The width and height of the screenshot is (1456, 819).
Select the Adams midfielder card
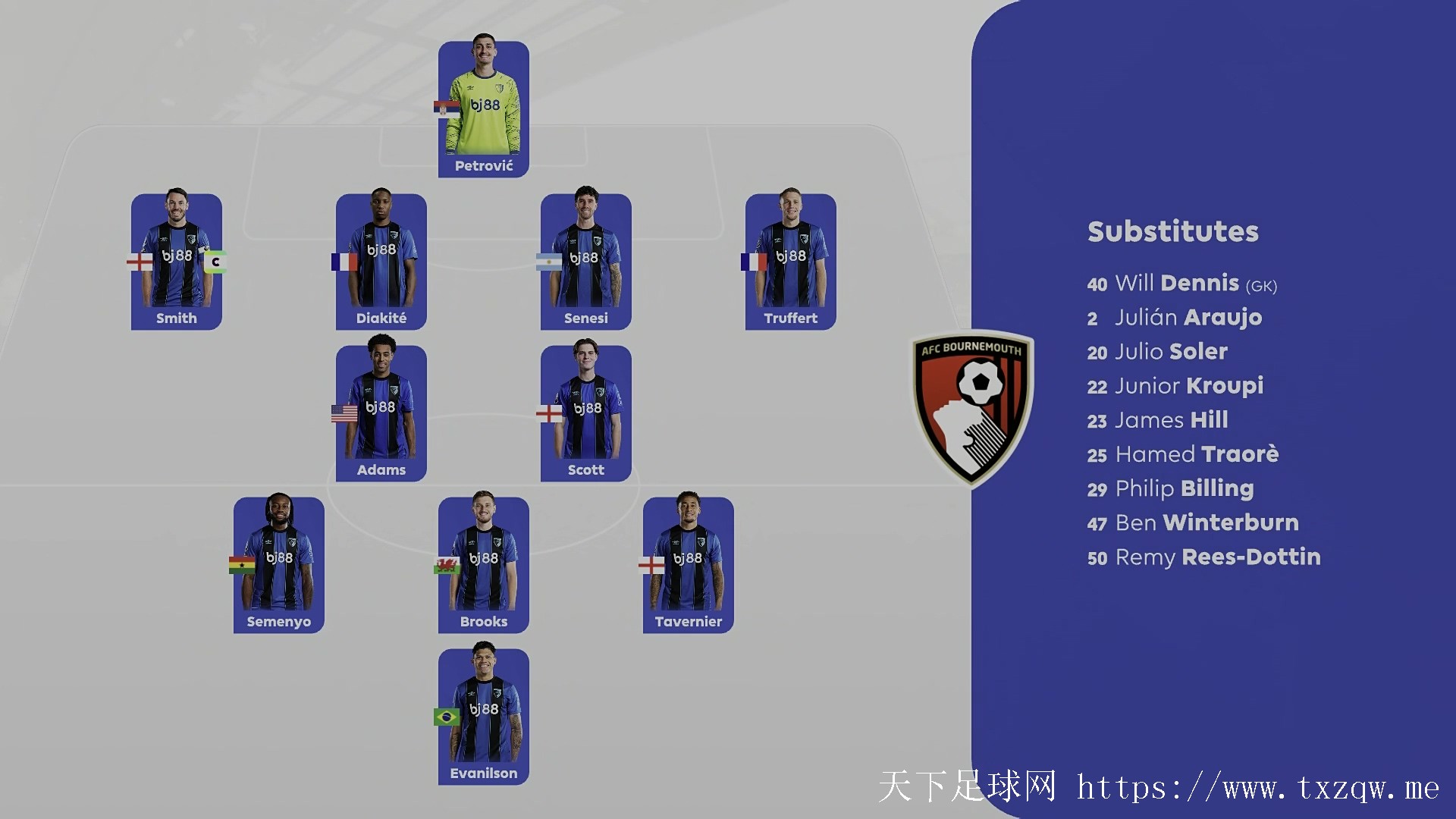click(x=381, y=413)
